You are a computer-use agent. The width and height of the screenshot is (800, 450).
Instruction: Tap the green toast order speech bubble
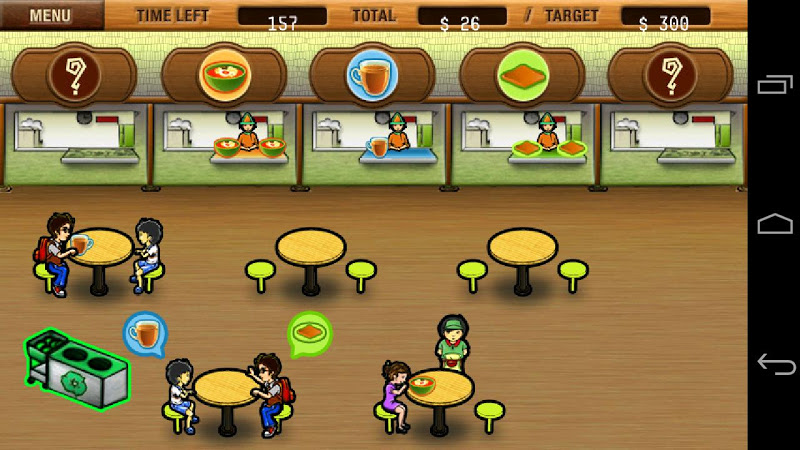pos(310,333)
